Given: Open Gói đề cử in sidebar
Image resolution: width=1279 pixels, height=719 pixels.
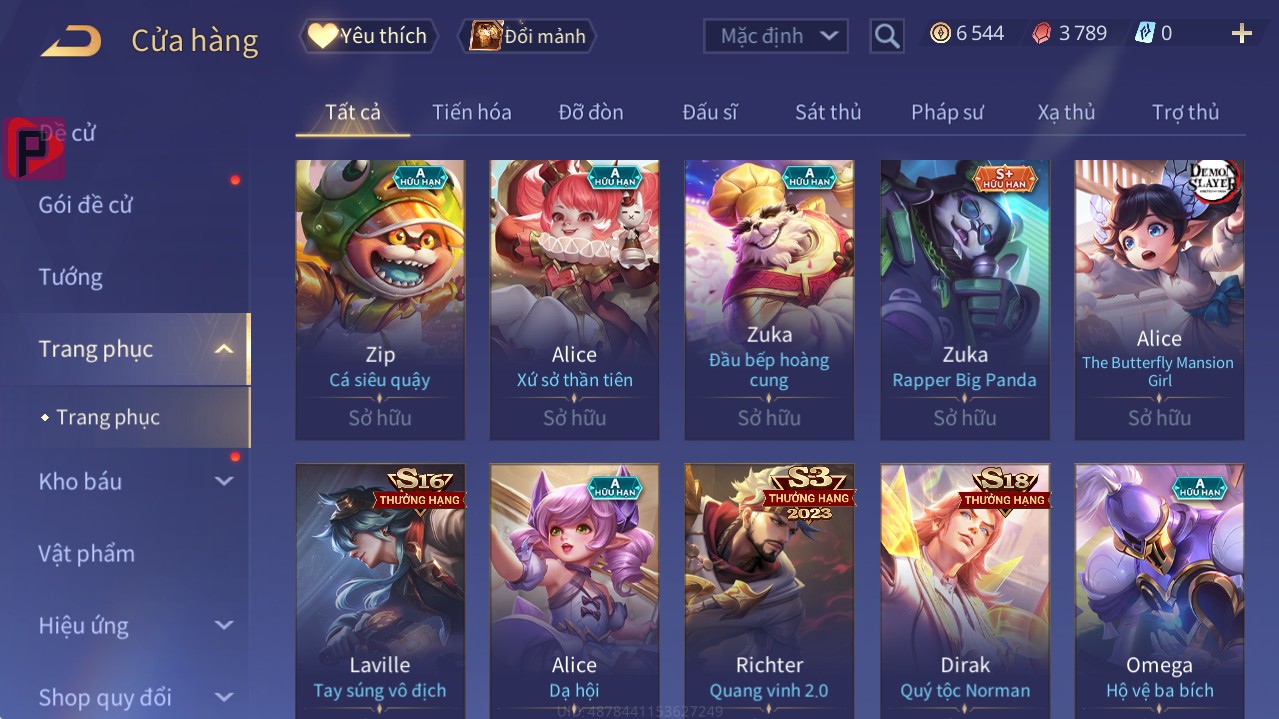Looking at the screenshot, I should tap(86, 205).
